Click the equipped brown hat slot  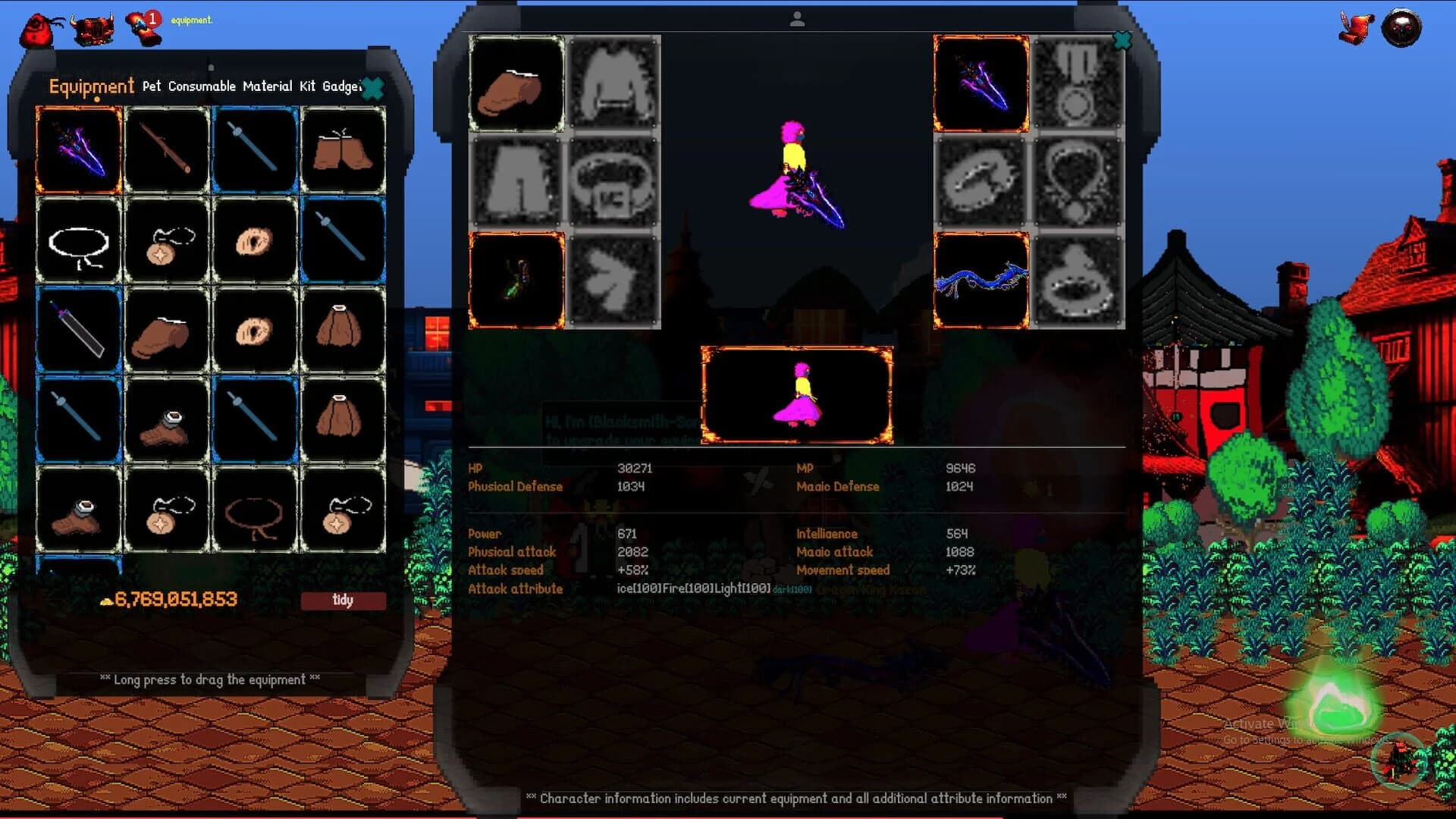516,84
